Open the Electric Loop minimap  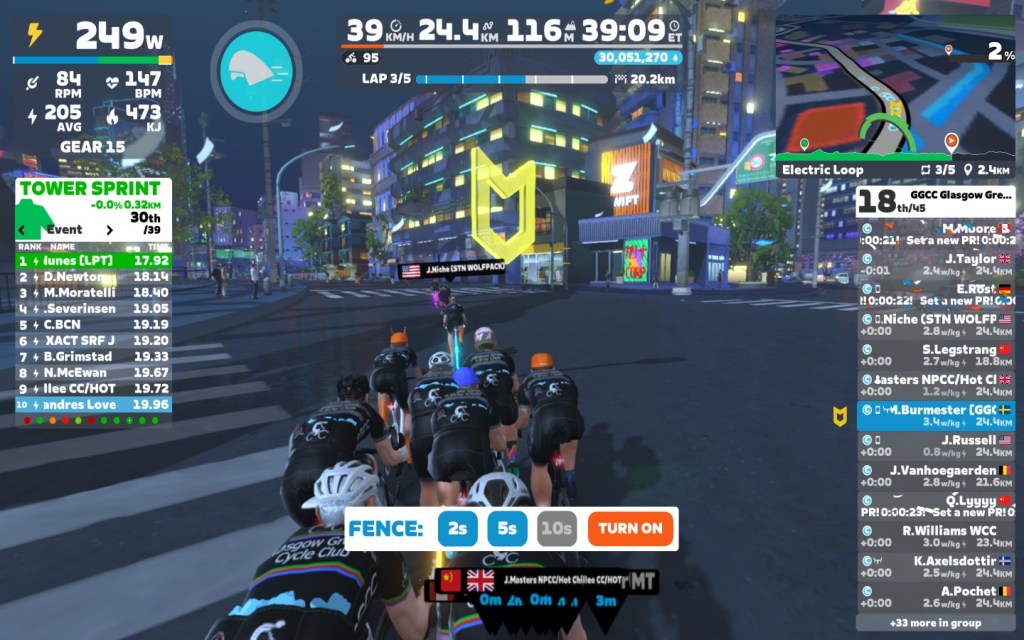(x=895, y=95)
